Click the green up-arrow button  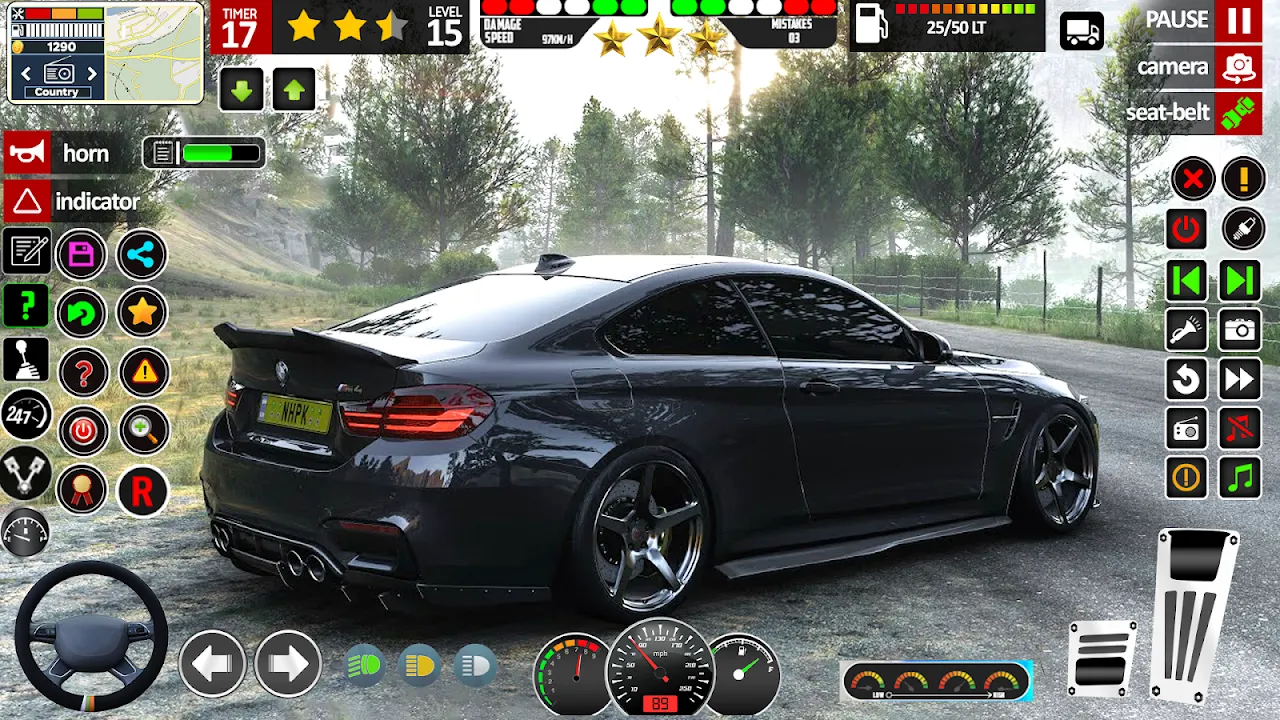293,91
